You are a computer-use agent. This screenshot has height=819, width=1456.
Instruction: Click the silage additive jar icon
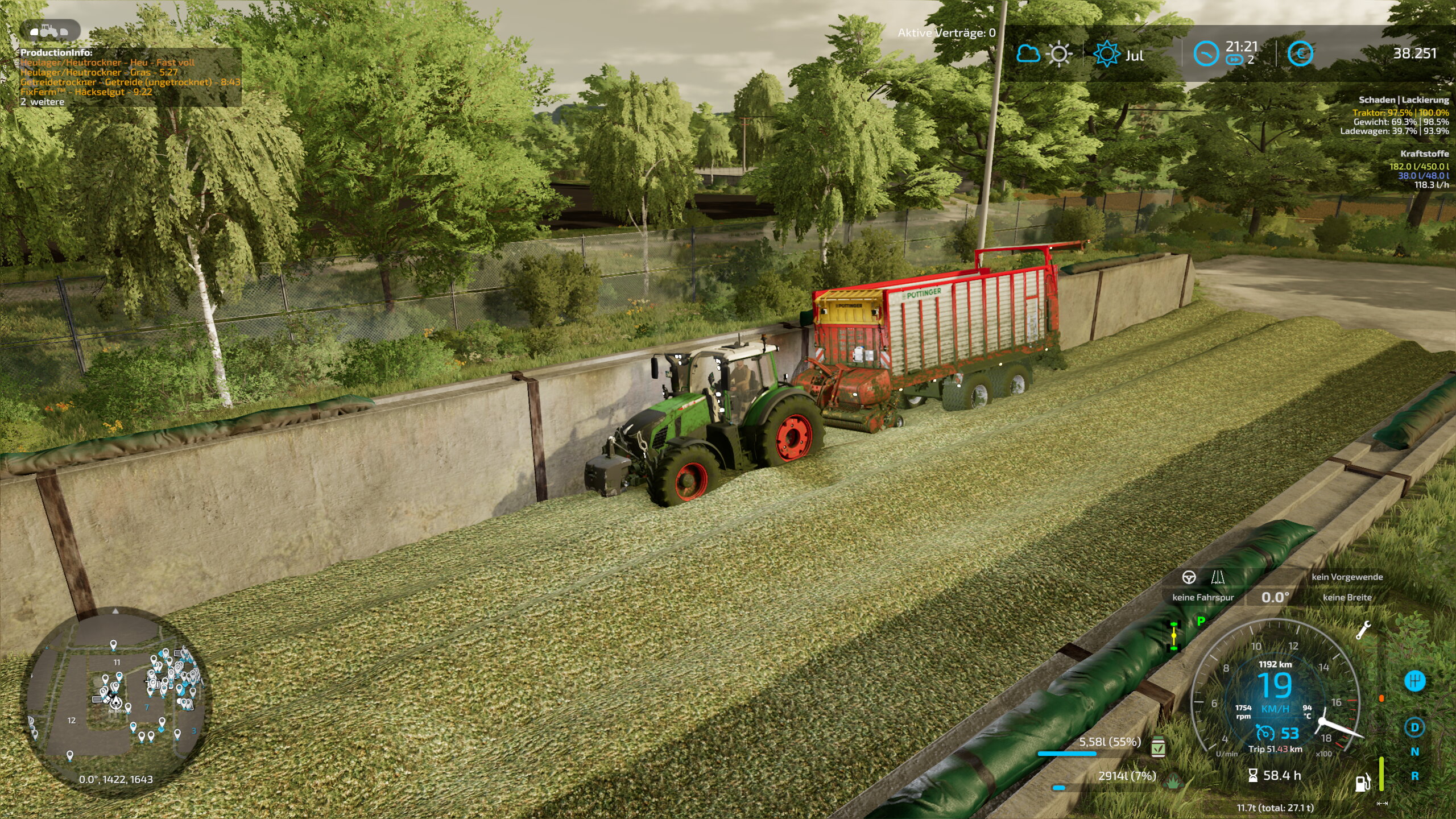tap(1157, 747)
